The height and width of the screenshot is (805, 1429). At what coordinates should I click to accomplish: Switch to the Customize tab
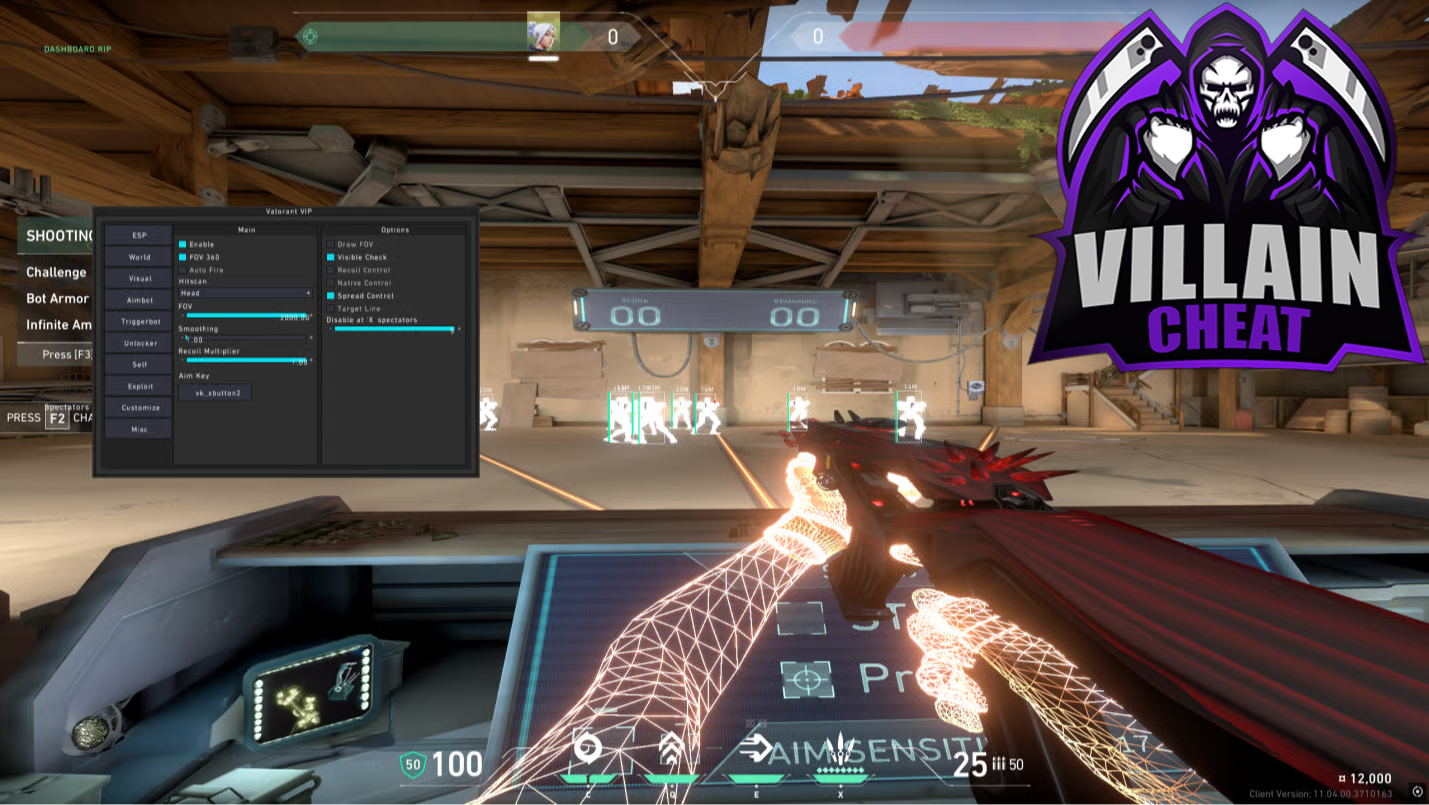click(x=139, y=408)
